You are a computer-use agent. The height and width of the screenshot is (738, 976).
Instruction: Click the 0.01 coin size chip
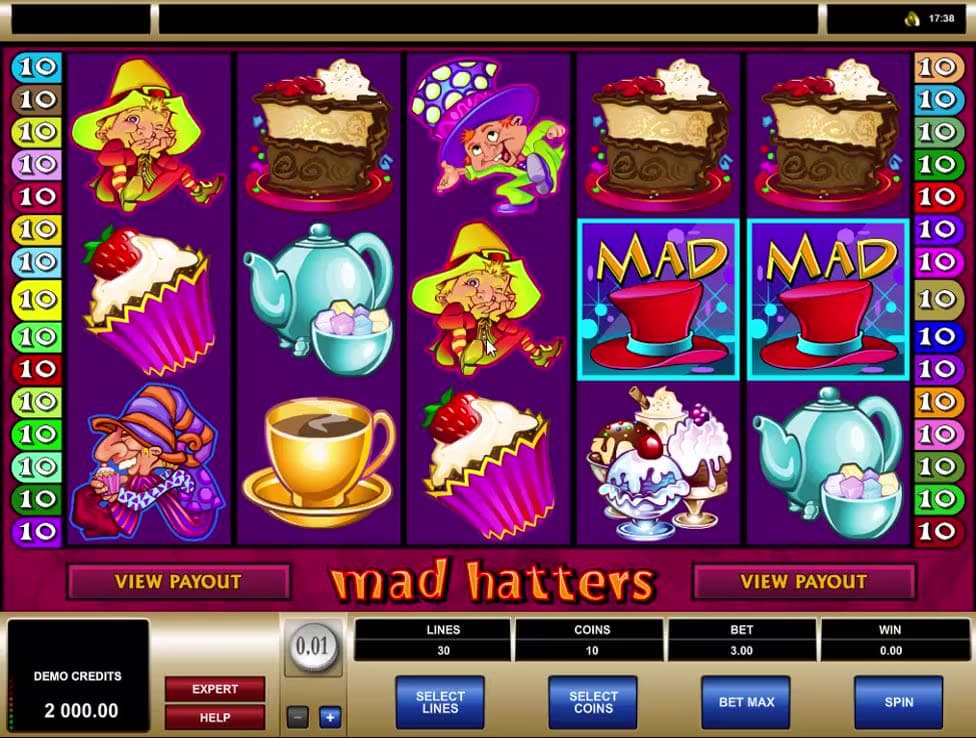(x=313, y=647)
